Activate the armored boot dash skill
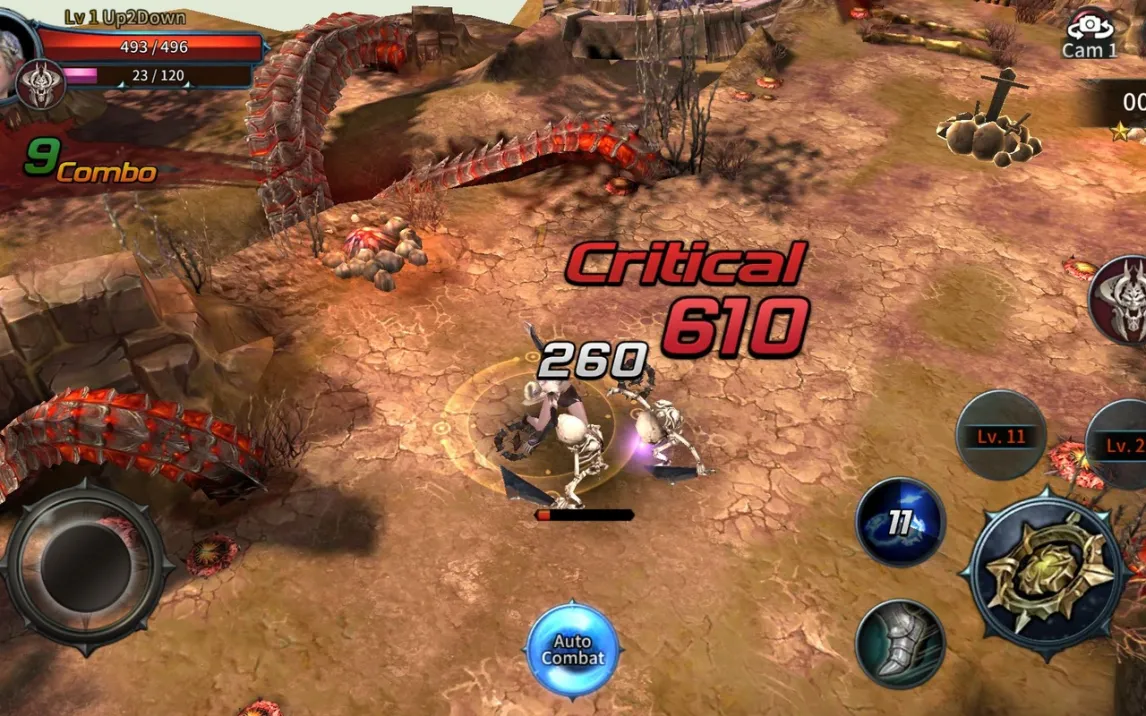1146x716 pixels. (x=900, y=644)
